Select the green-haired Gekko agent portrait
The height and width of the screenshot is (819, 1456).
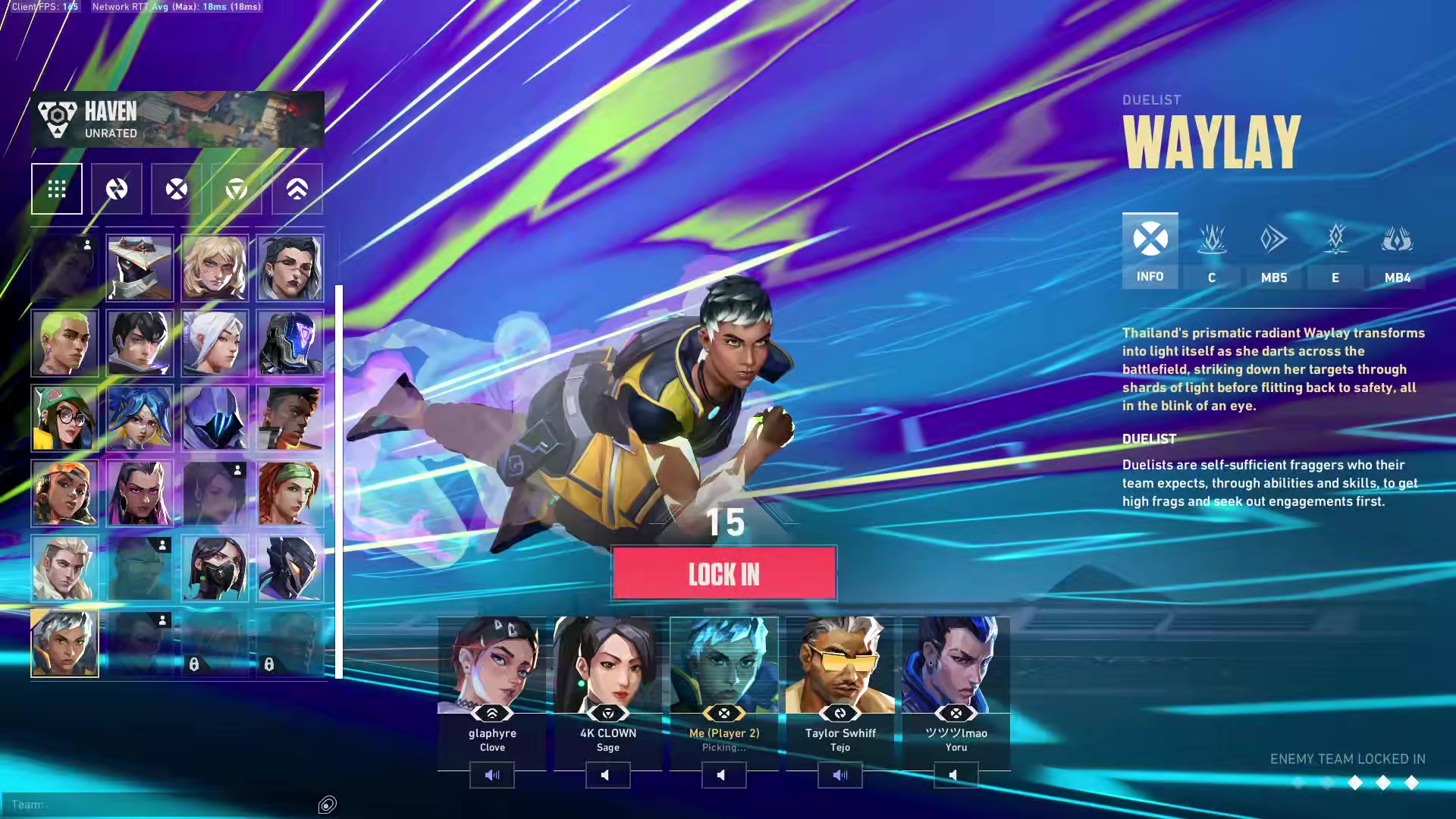point(64,343)
